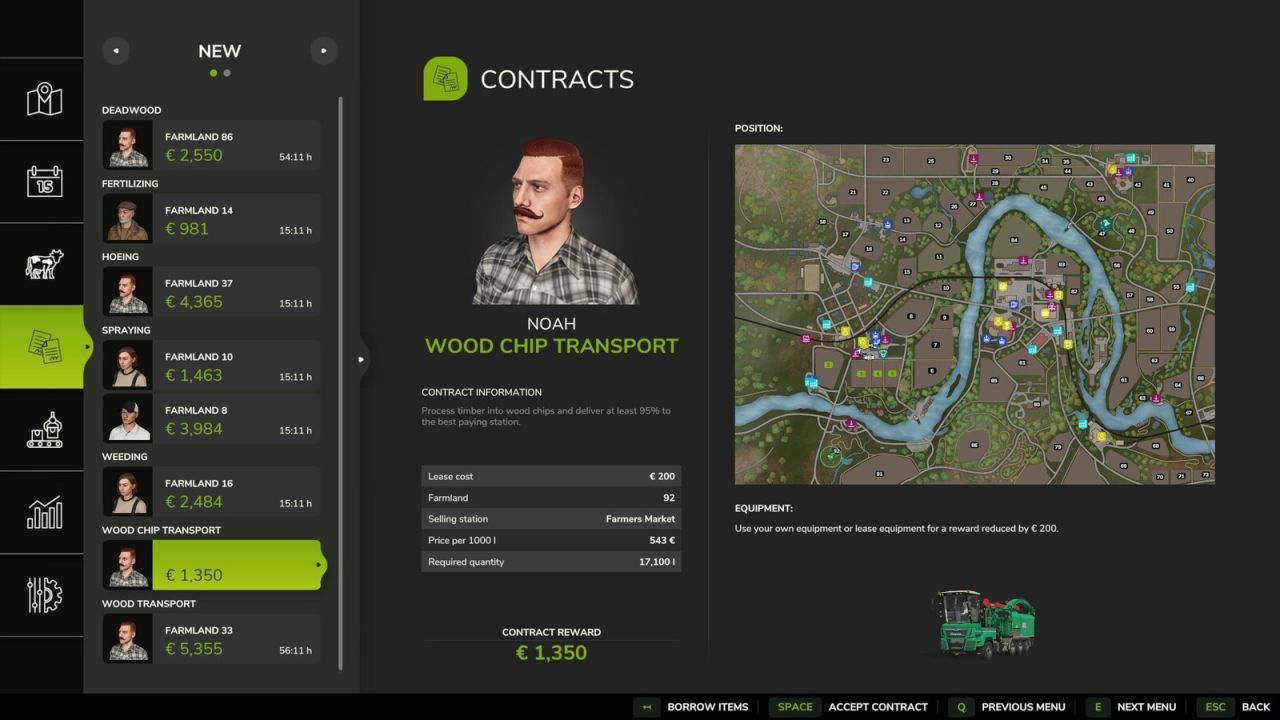
Task: Open the production chains icon
Action: click(x=42, y=430)
